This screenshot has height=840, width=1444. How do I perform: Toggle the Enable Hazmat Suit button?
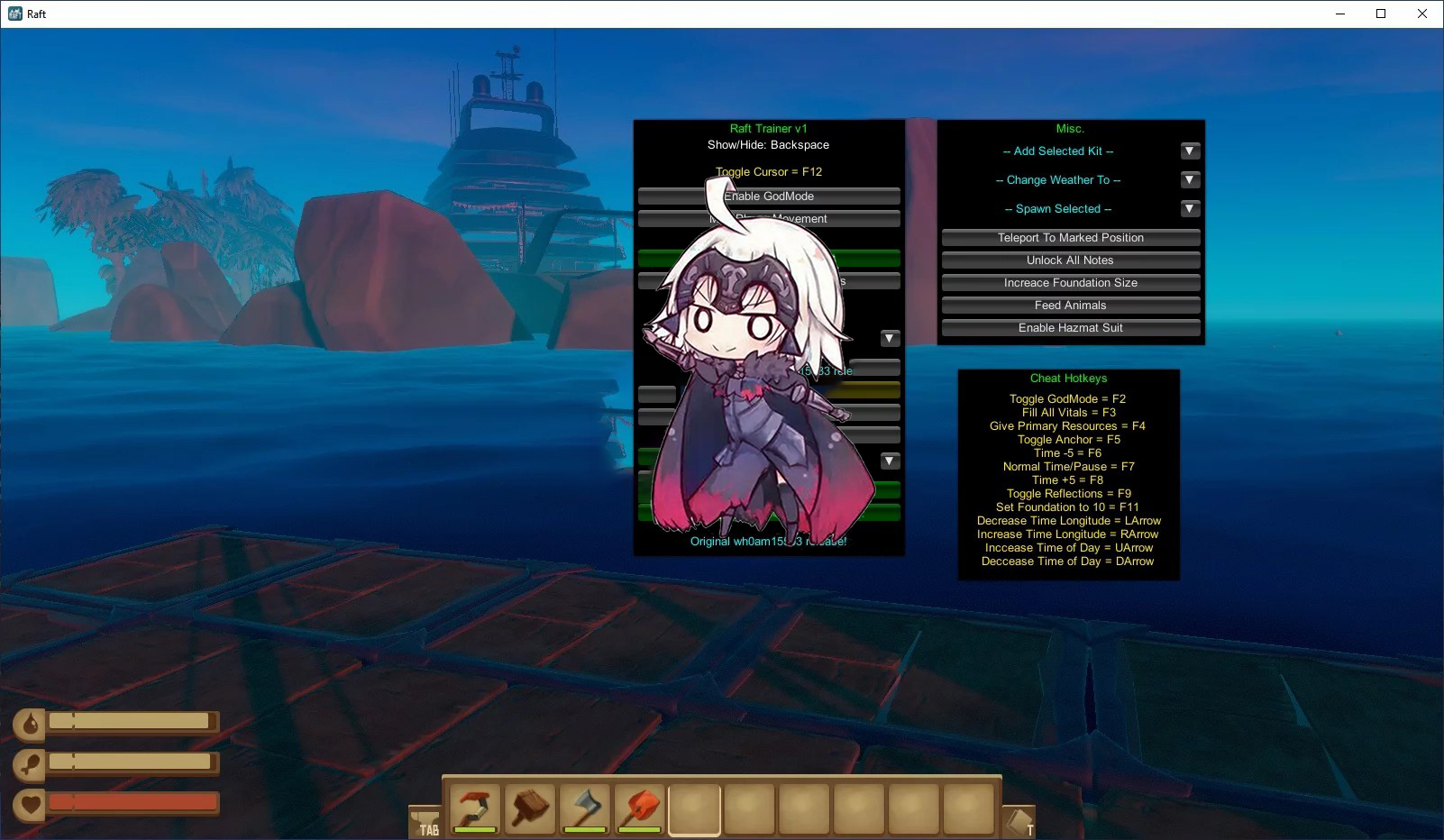[x=1070, y=328]
